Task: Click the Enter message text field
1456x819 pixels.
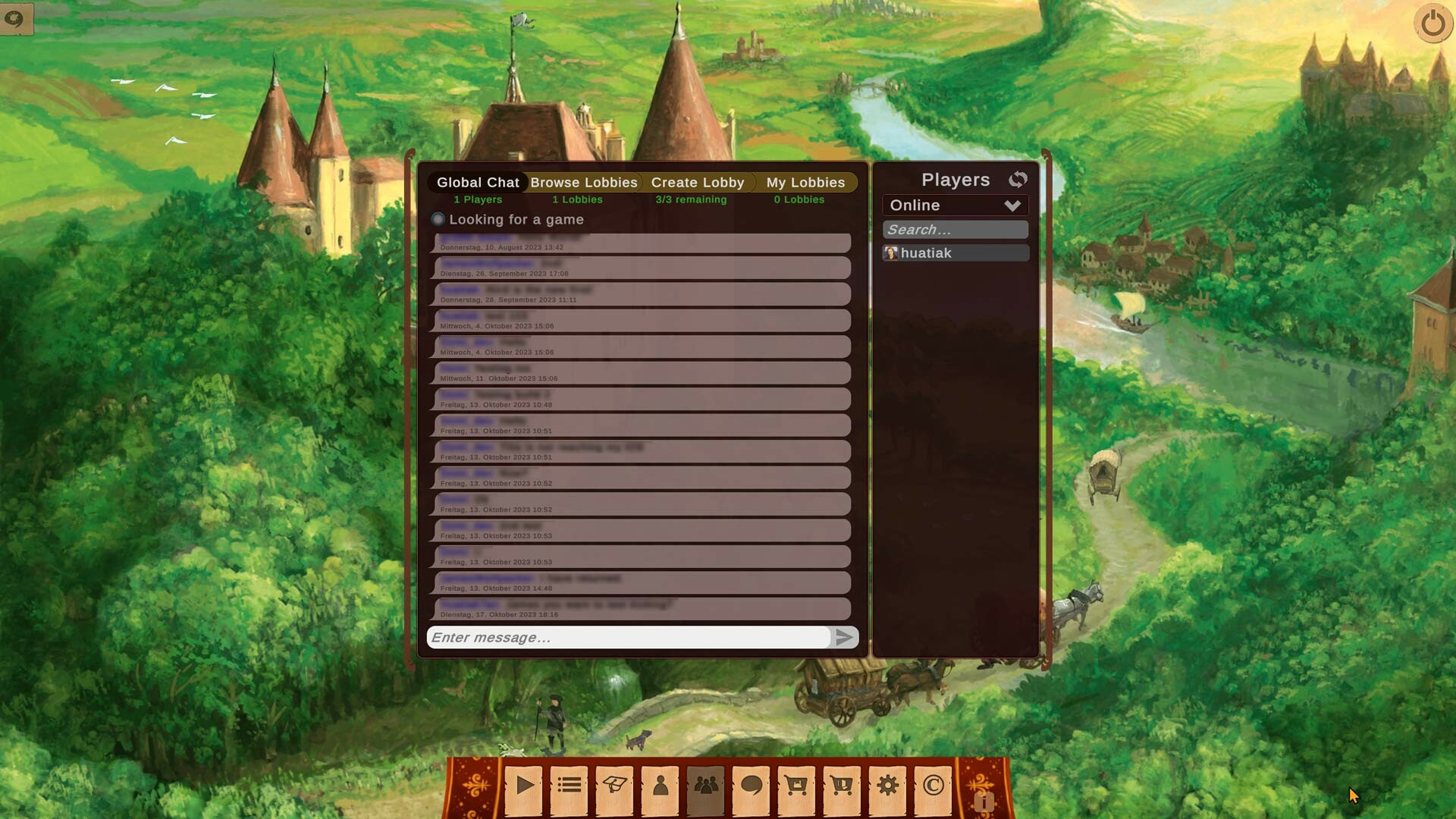Action: coord(629,638)
